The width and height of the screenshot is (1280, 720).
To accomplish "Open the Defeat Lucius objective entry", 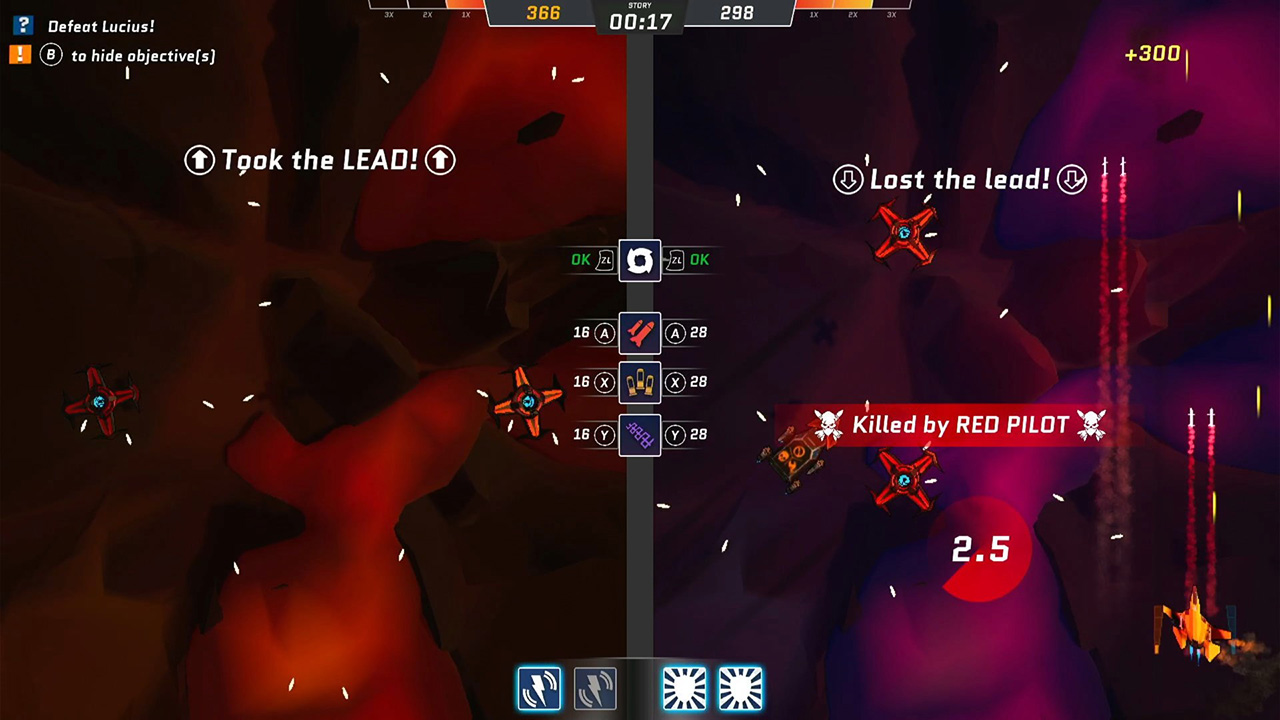I will point(101,26).
